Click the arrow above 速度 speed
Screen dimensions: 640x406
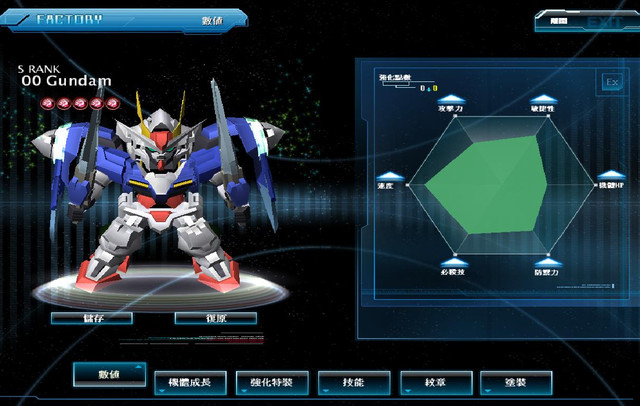pos(388,176)
